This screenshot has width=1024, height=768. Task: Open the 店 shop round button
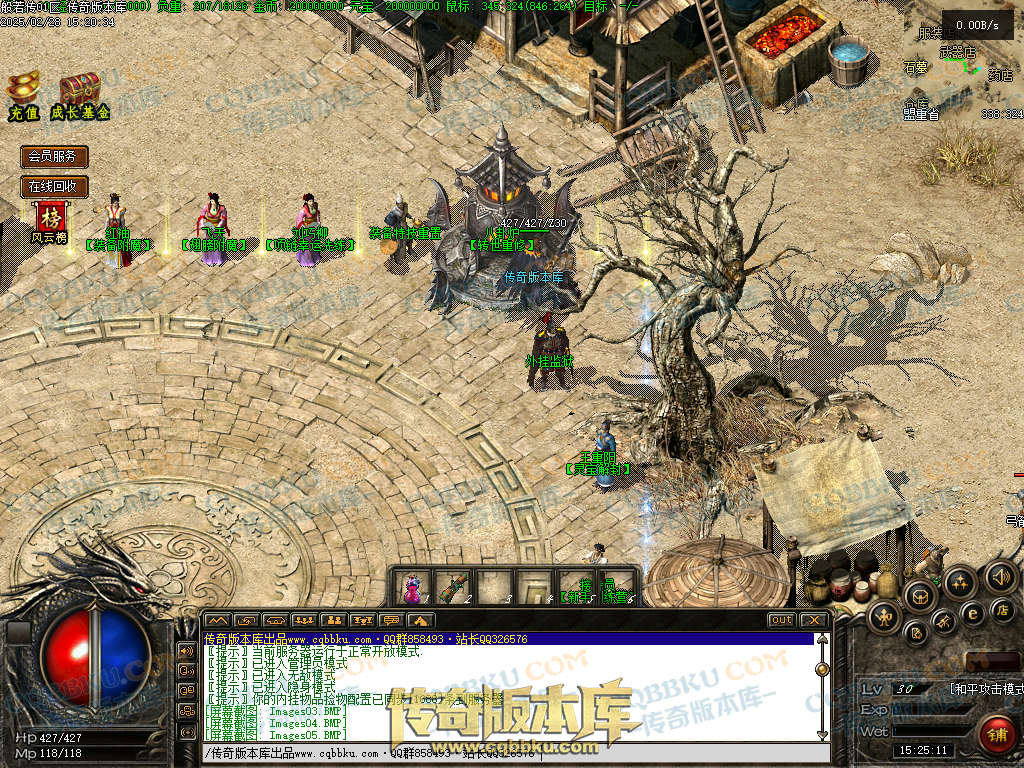click(x=1003, y=608)
